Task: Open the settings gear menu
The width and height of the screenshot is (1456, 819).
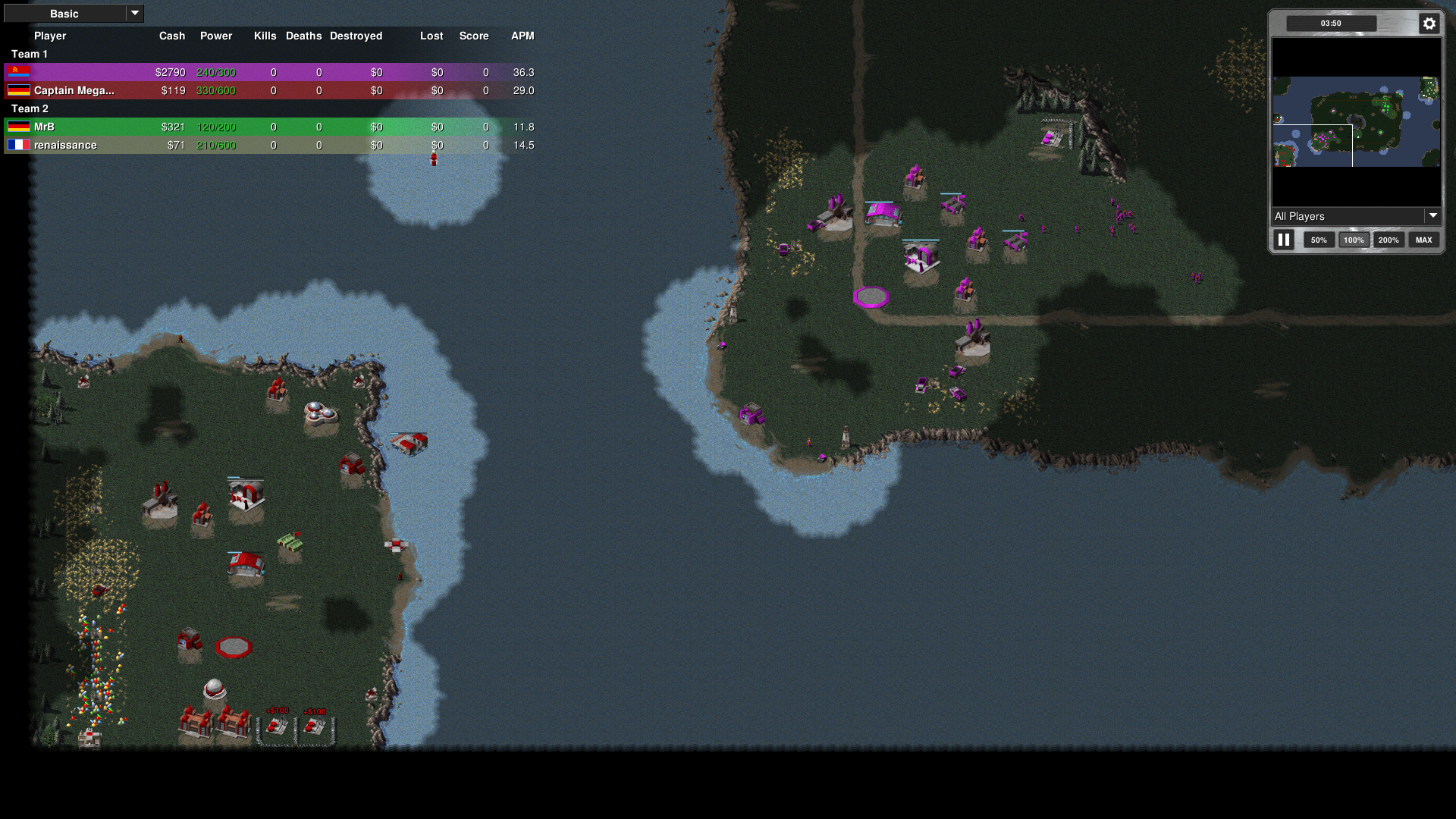Action: click(x=1429, y=24)
